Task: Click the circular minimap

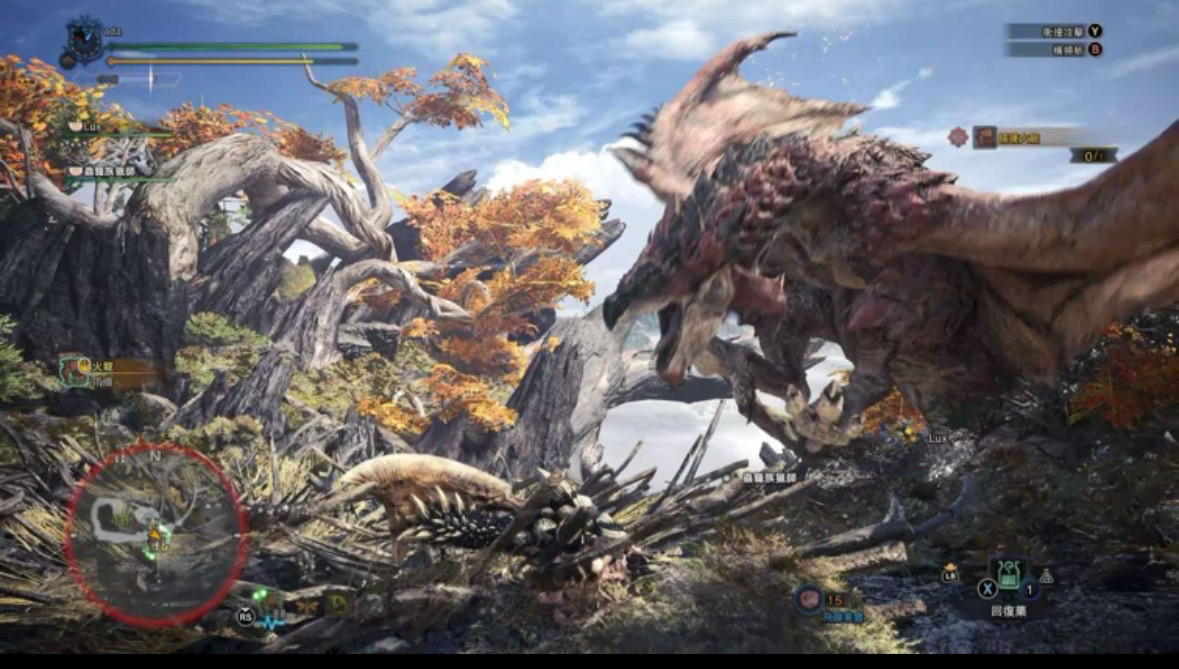Action: [x=156, y=535]
